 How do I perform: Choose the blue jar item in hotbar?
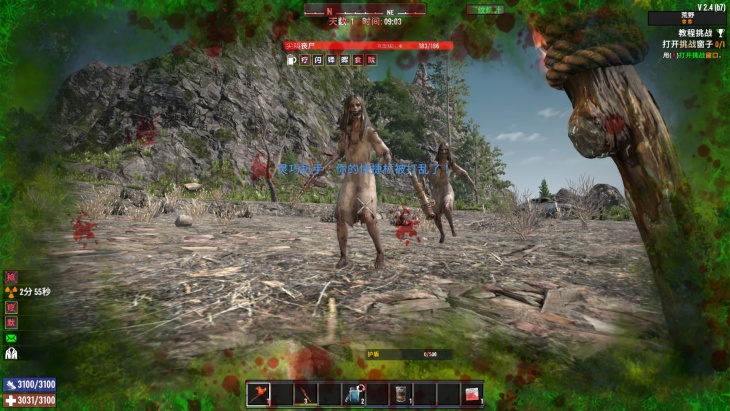[x=353, y=394]
